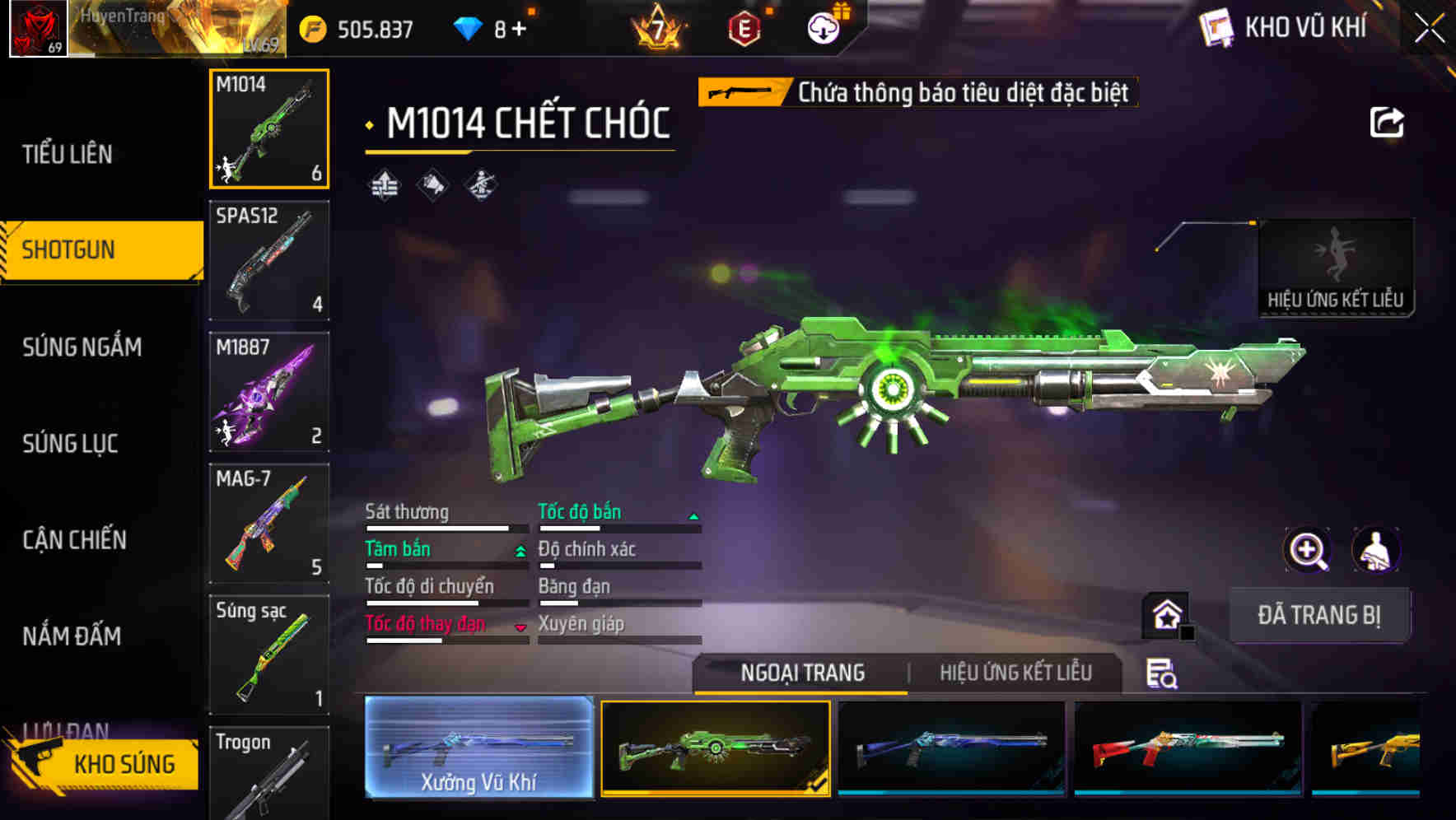Switch to the Súng Ngắm category
This screenshot has height=820, width=1456.
pyautogui.click(x=82, y=347)
